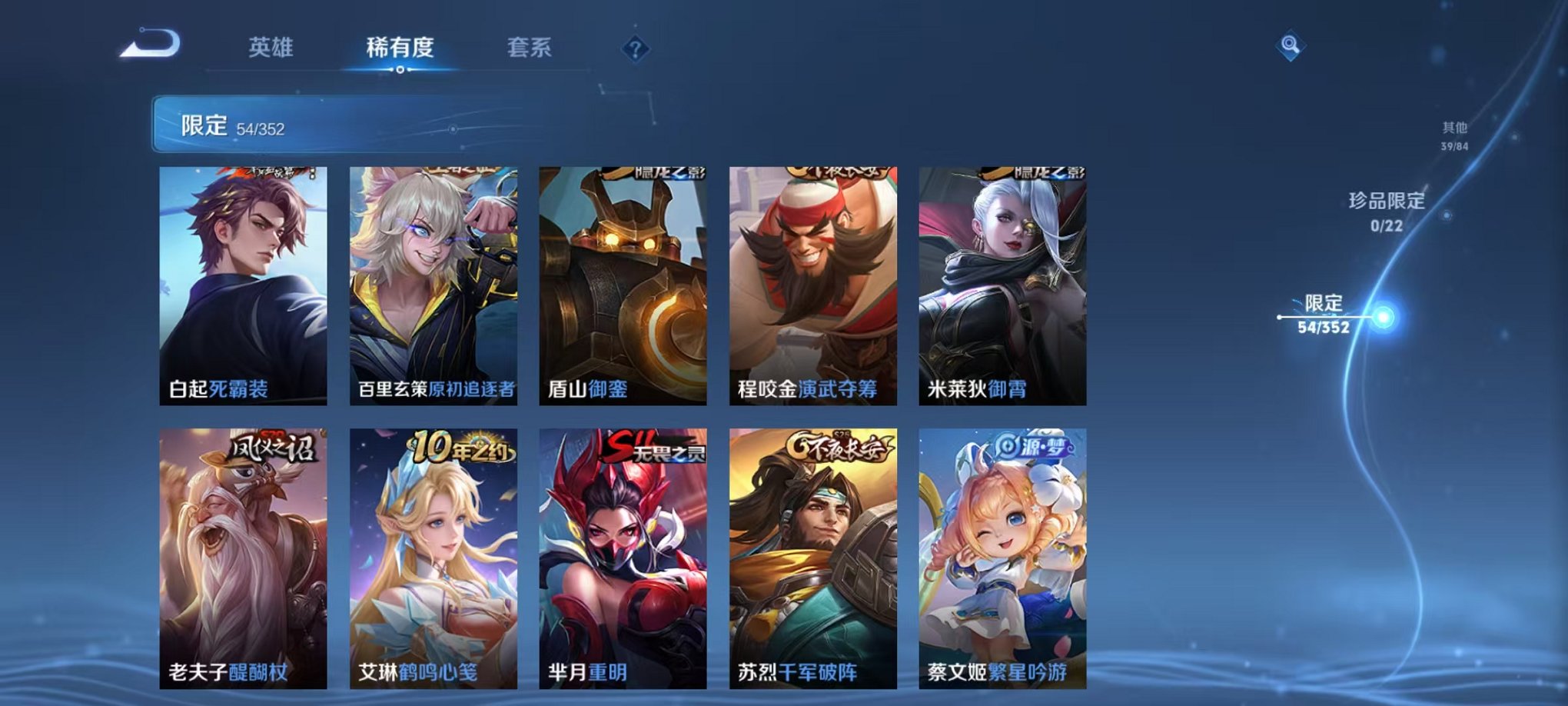Select the 稀有度 tab
This screenshot has height=706, width=1568.
click(400, 46)
